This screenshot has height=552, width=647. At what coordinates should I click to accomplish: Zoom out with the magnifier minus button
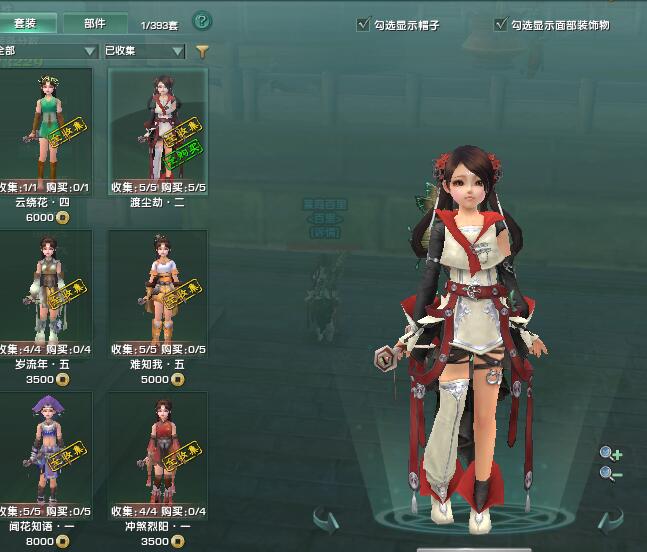click(x=610, y=474)
